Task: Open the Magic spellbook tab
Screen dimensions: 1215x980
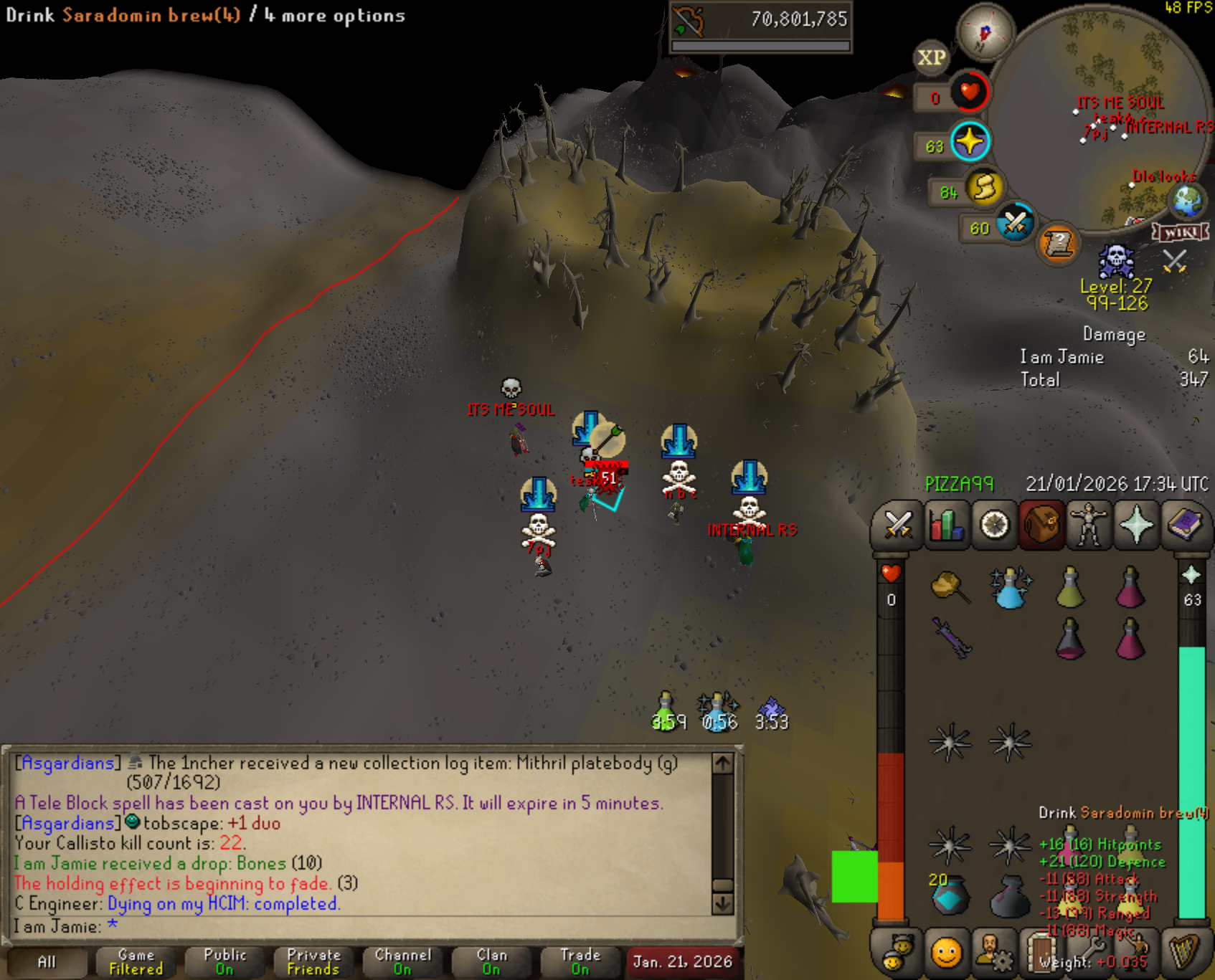Action: point(1185,525)
